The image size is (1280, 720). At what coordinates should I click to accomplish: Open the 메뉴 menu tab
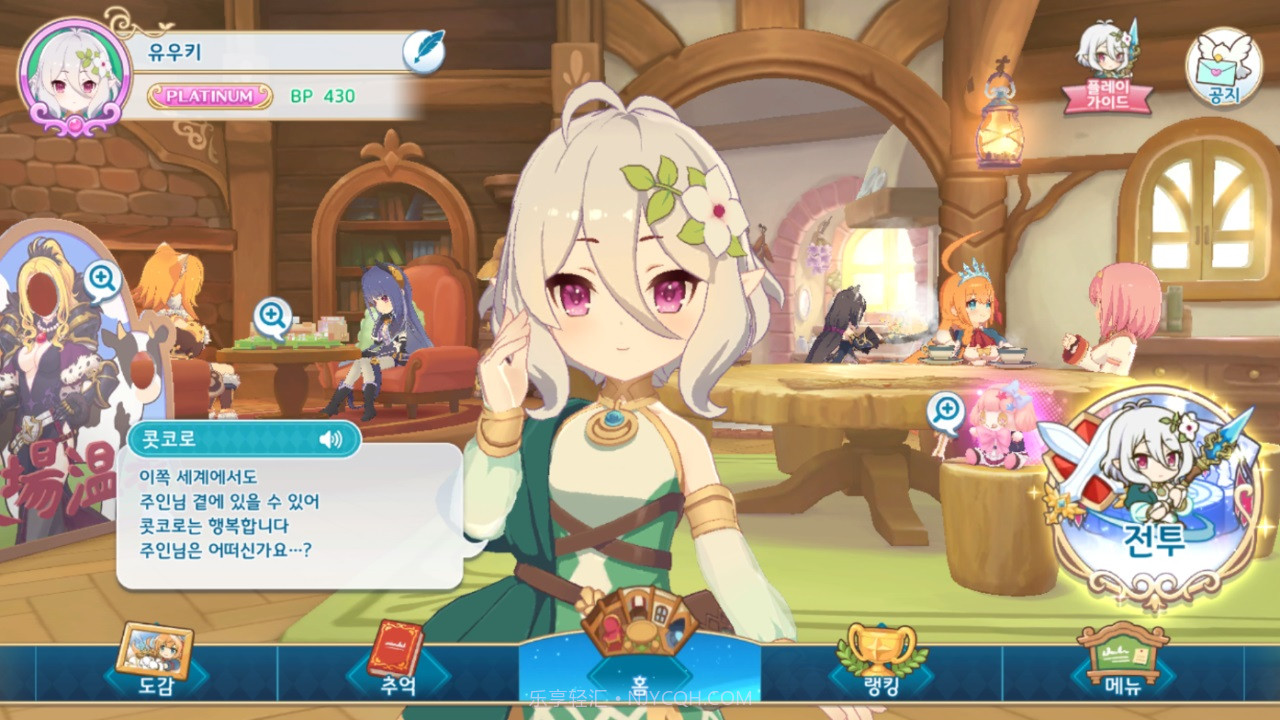pos(1122,662)
